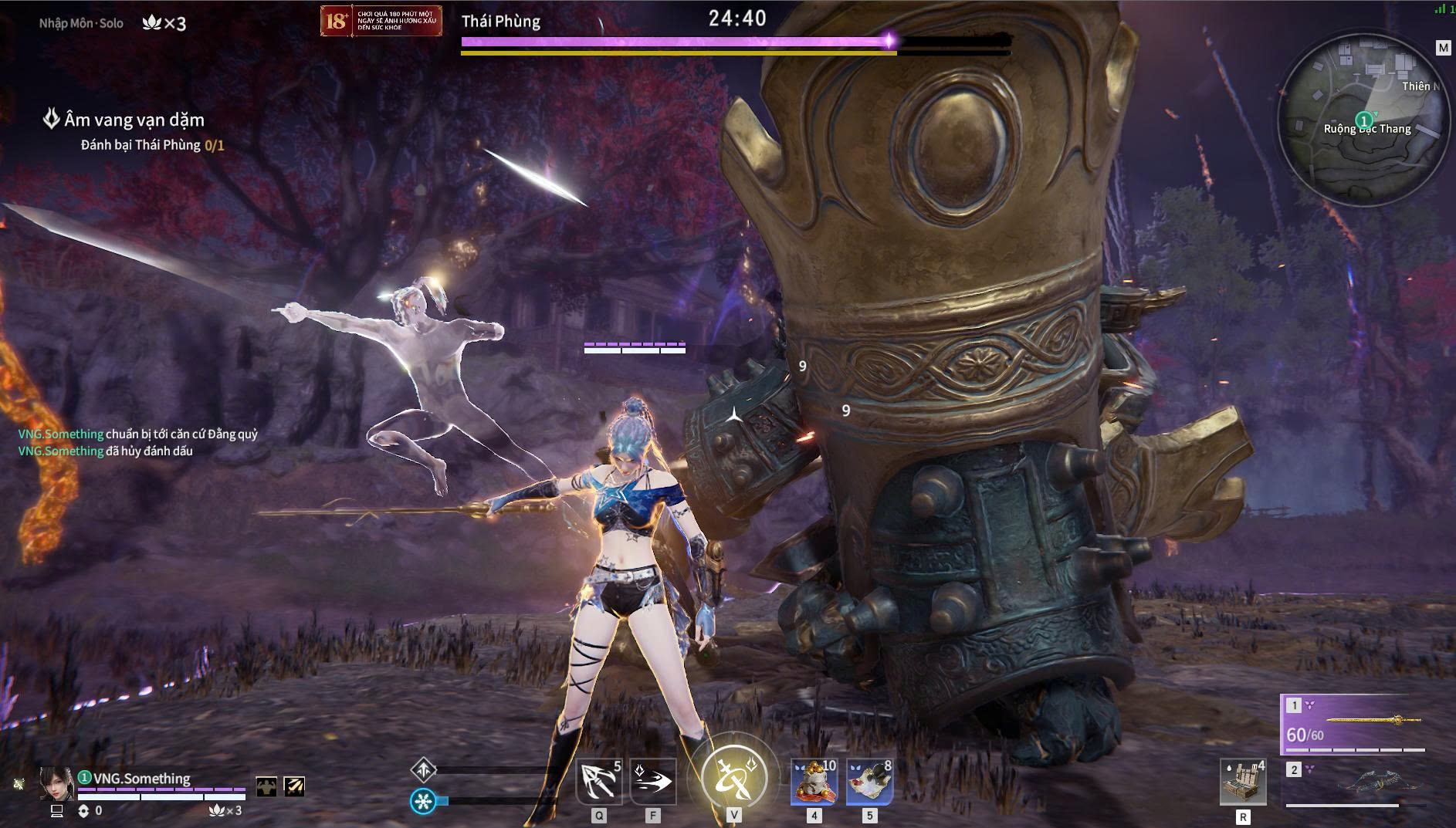Inspect the sword attack buff icon
Viewport: 1456px width, 828px height.
pos(294,786)
